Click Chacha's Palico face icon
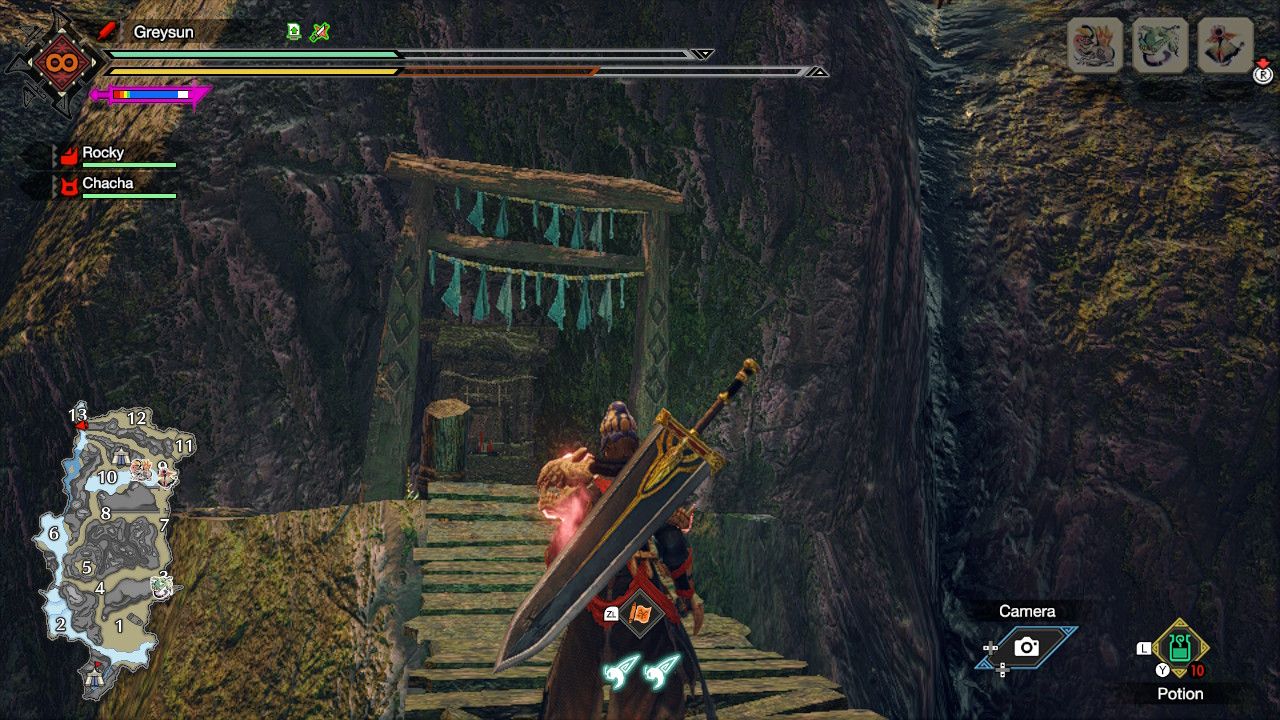The image size is (1280, 720). [x=67, y=184]
